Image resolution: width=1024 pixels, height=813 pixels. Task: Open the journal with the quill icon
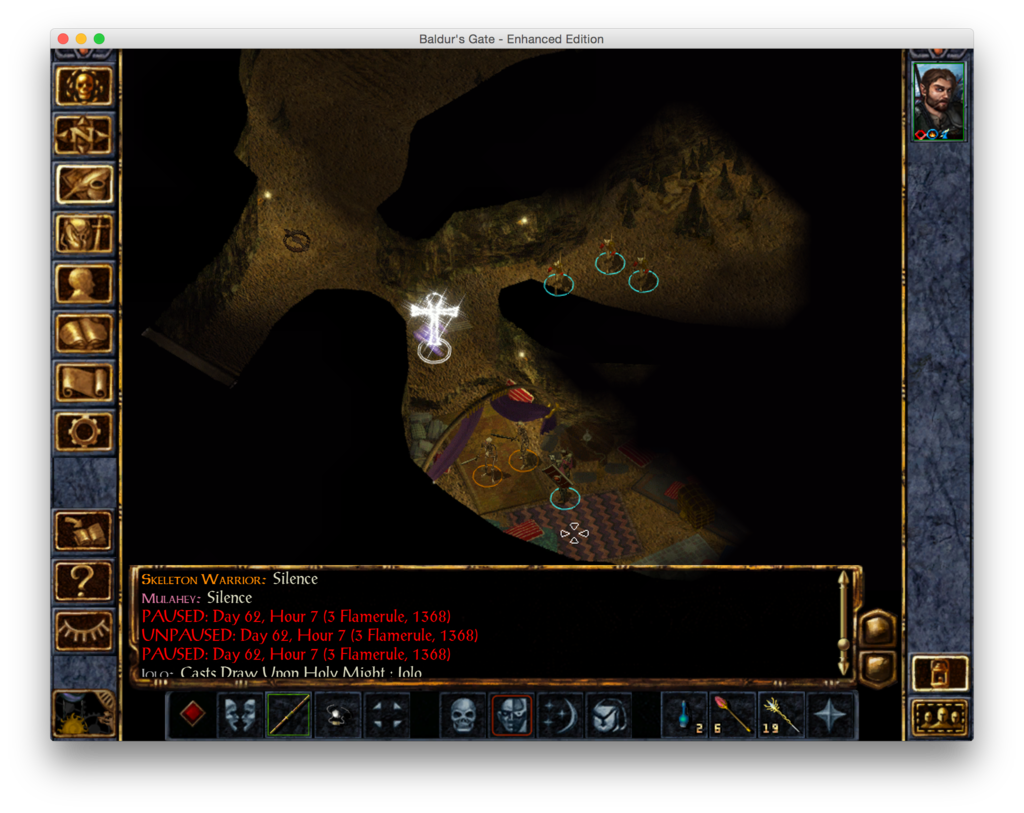pyautogui.click(x=84, y=184)
